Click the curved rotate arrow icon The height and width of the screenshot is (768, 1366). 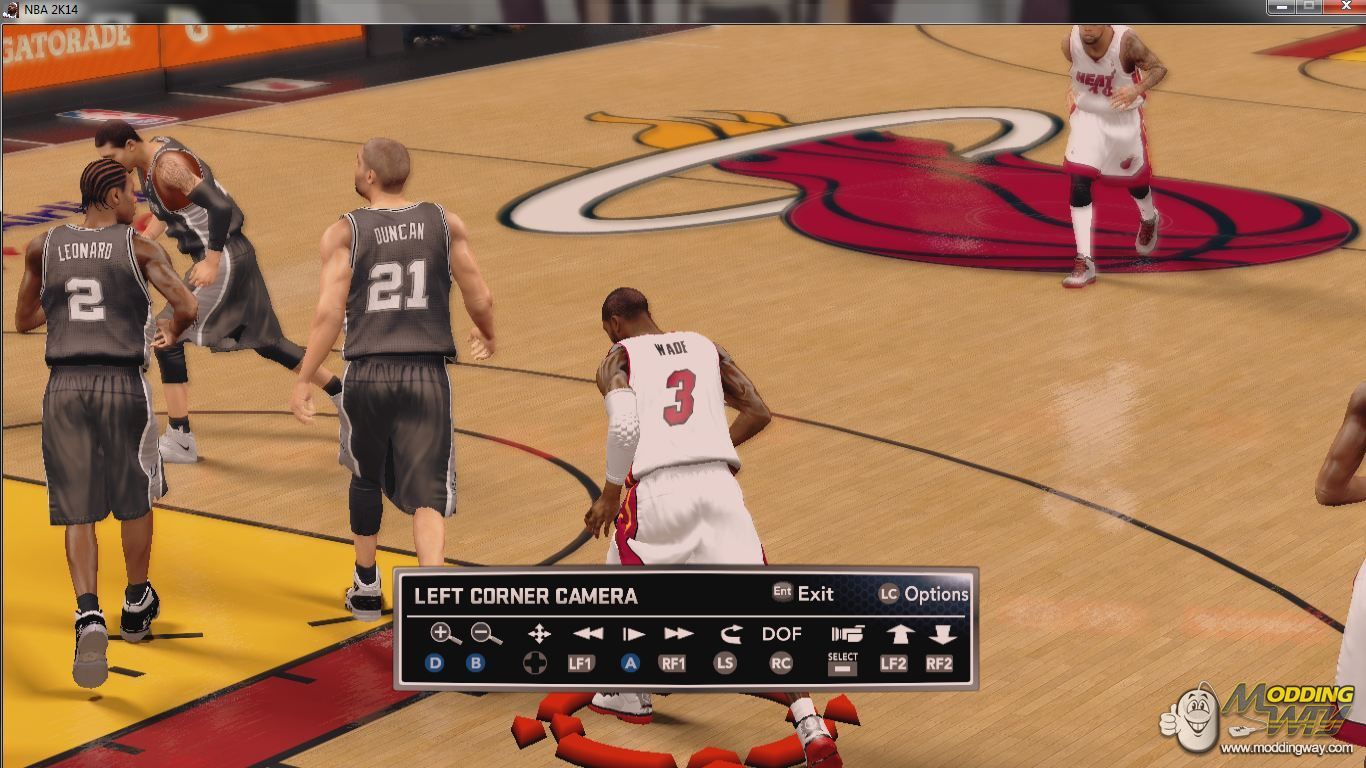click(730, 634)
